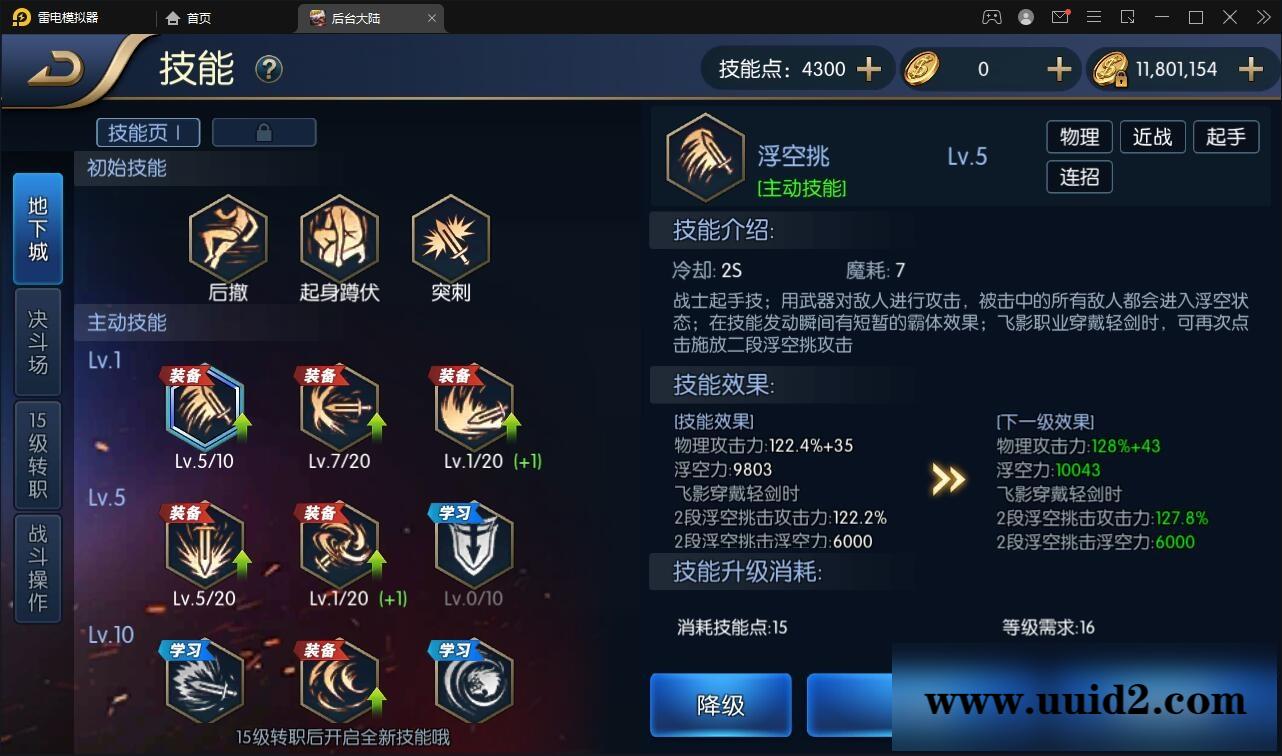Switch to the 决斗场 sidebar tab
The image size is (1282, 756).
click(x=37, y=341)
